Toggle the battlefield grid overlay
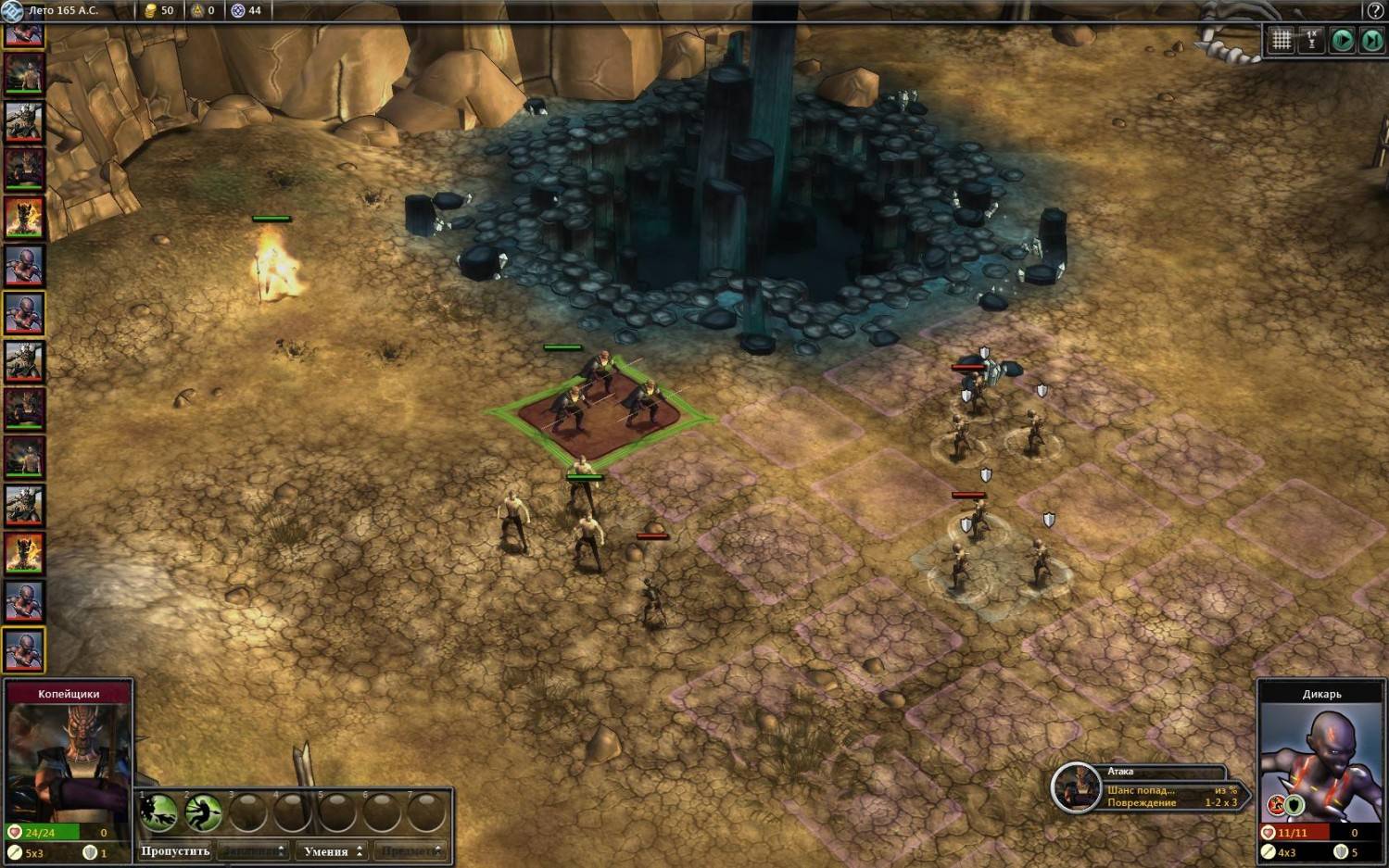 coord(1281,40)
